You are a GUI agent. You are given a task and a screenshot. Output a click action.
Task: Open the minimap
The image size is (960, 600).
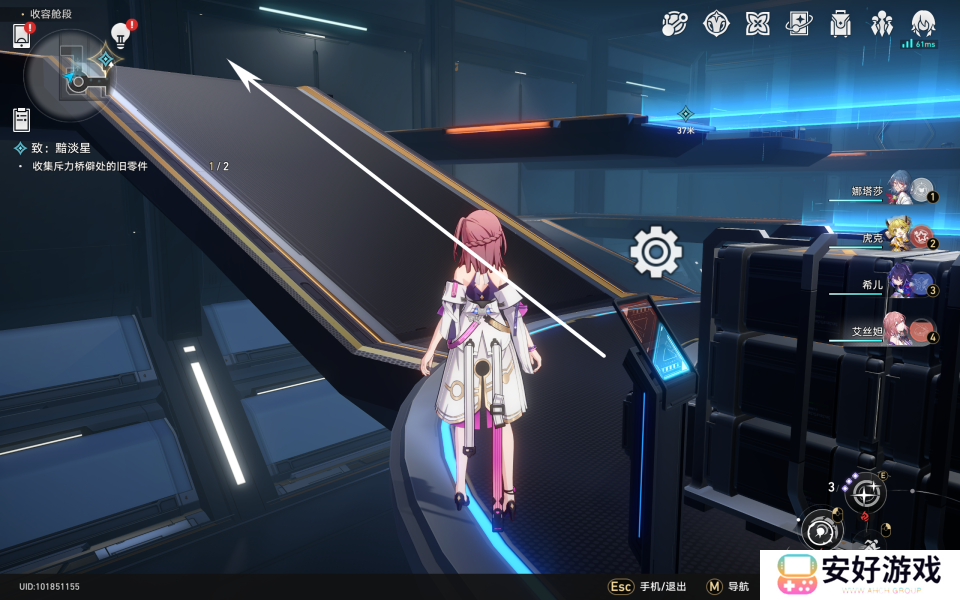72,76
